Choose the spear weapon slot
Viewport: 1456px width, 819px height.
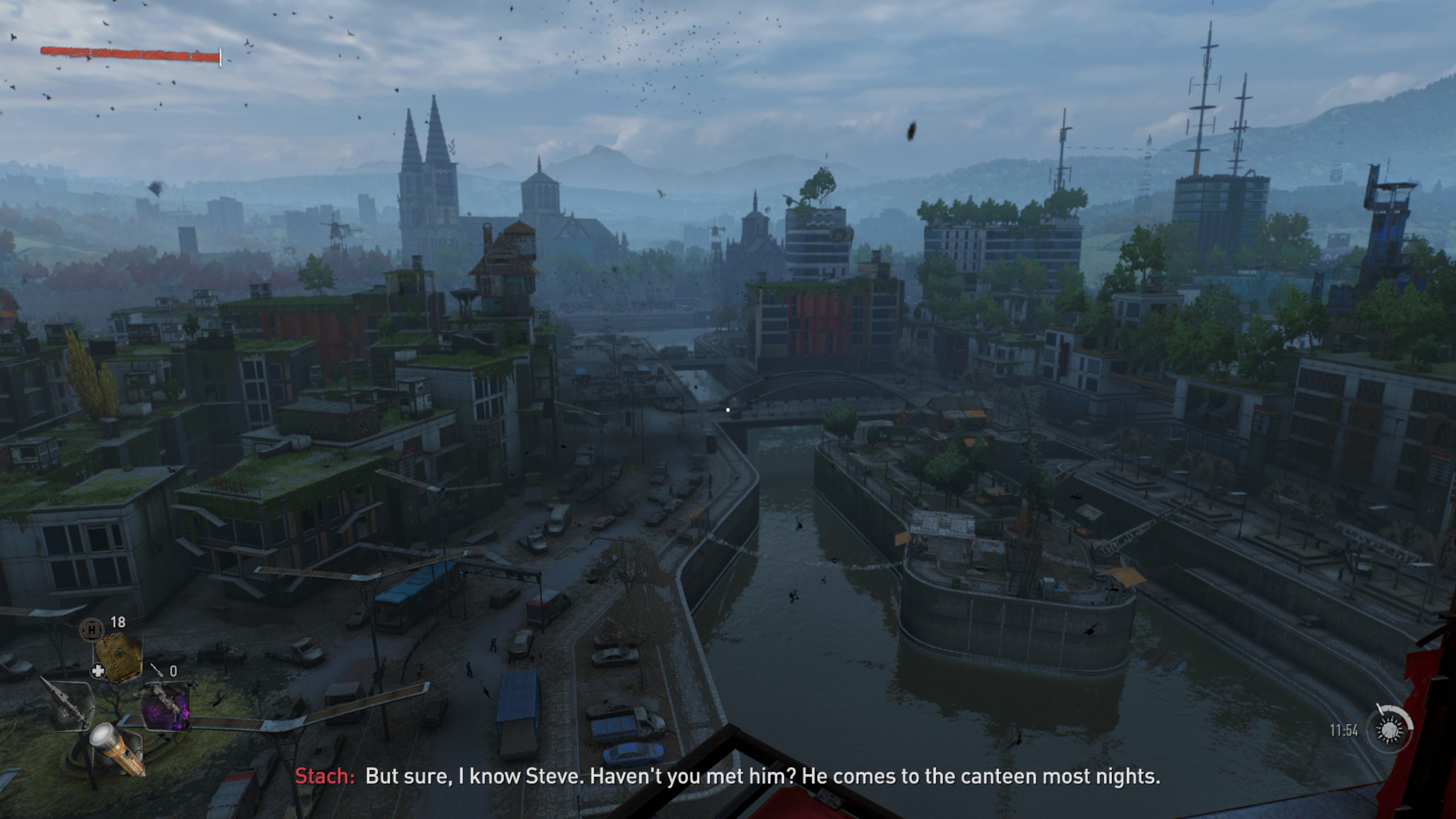[x=71, y=704]
